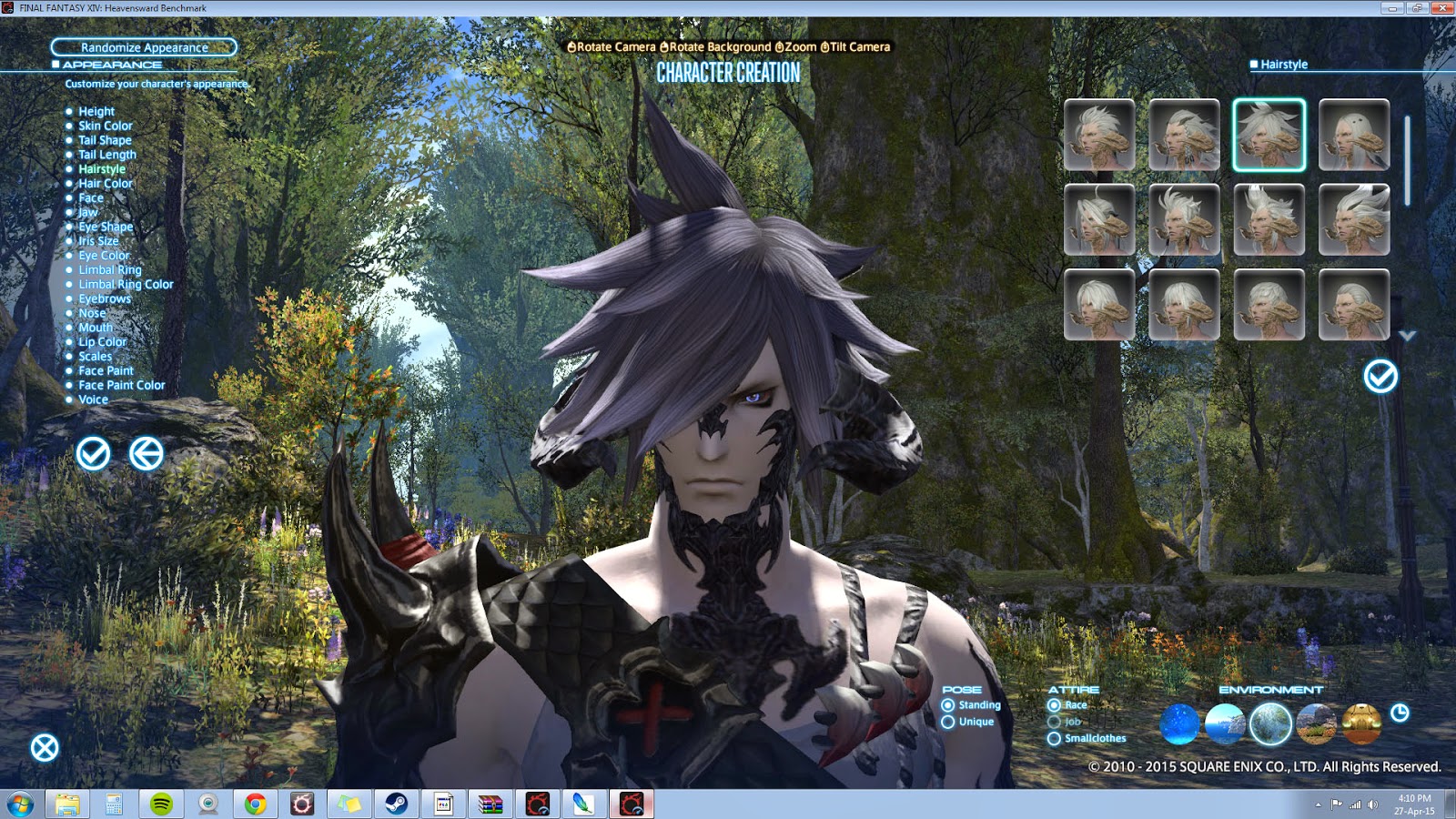Open the Face Paint settings
Viewport: 1456px width, 819px height.
coord(106,370)
